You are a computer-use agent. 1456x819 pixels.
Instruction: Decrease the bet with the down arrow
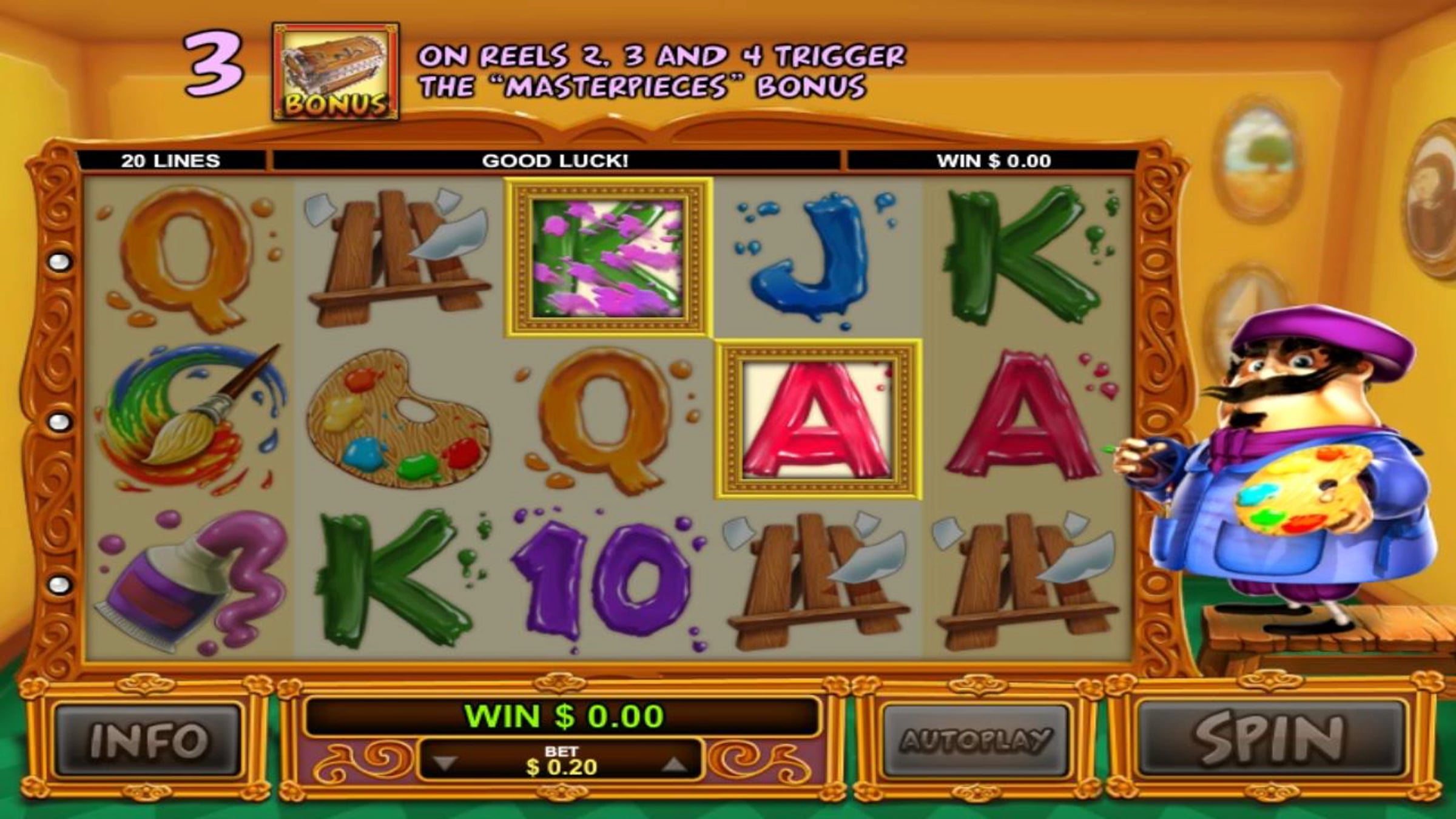click(x=446, y=764)
